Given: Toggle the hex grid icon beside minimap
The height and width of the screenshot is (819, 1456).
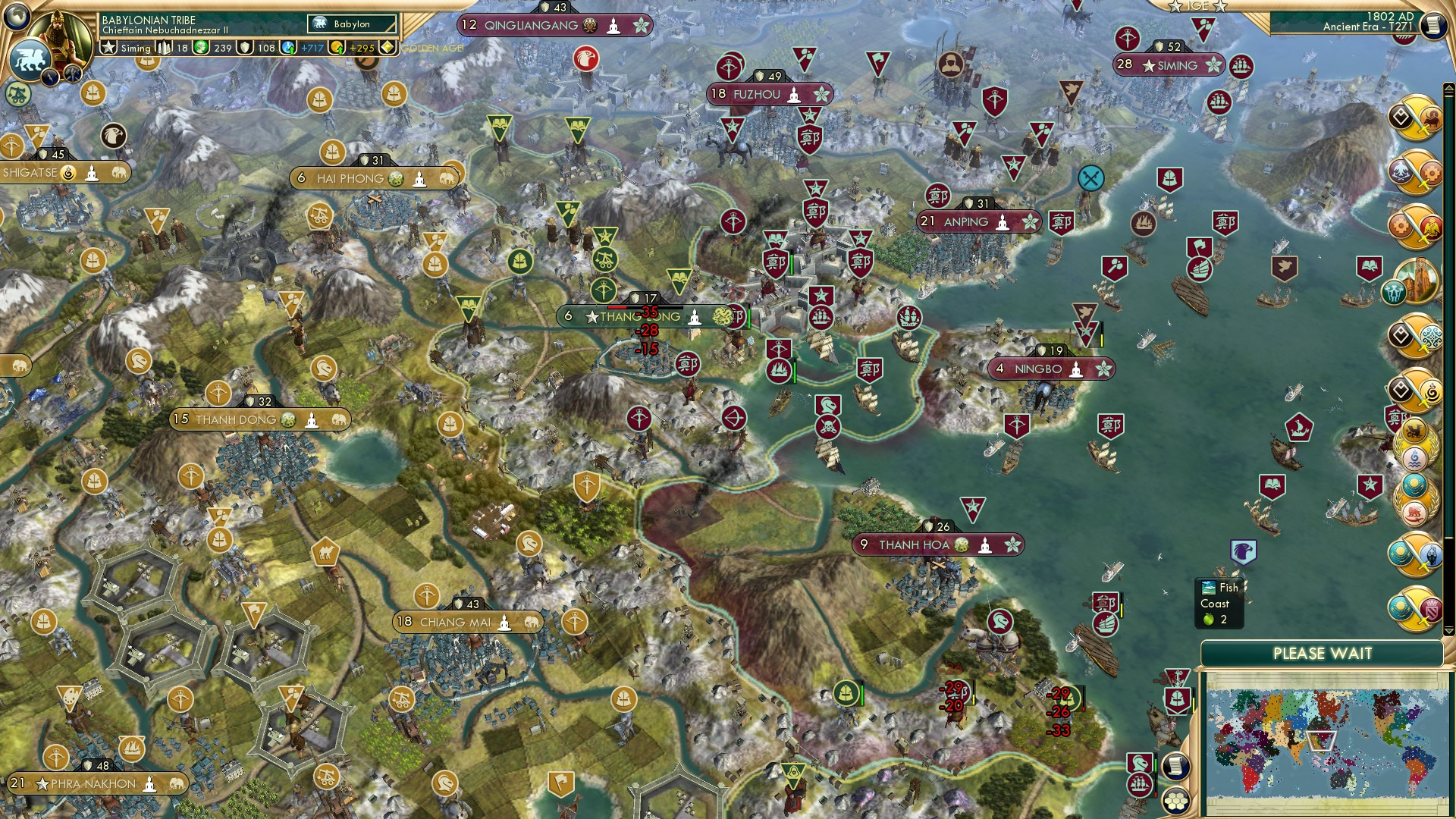Looking at the screenshot, I should 1178,804.
